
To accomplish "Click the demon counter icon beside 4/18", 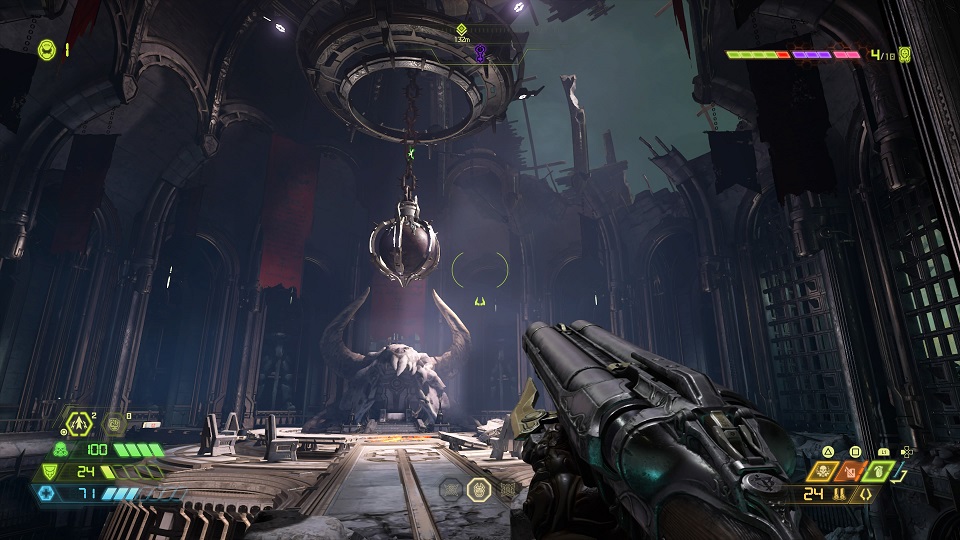I will [905, 54].
